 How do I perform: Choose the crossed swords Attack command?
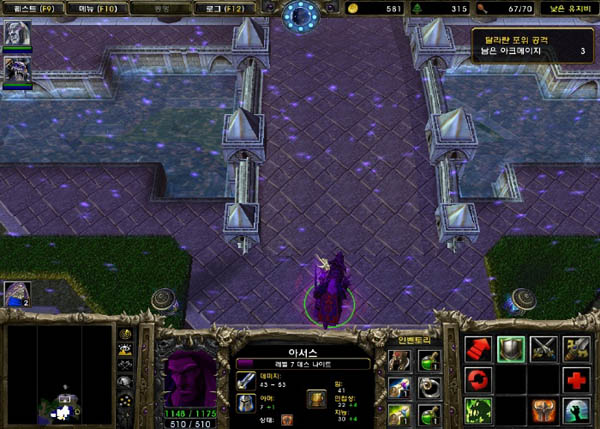[543, 349]
